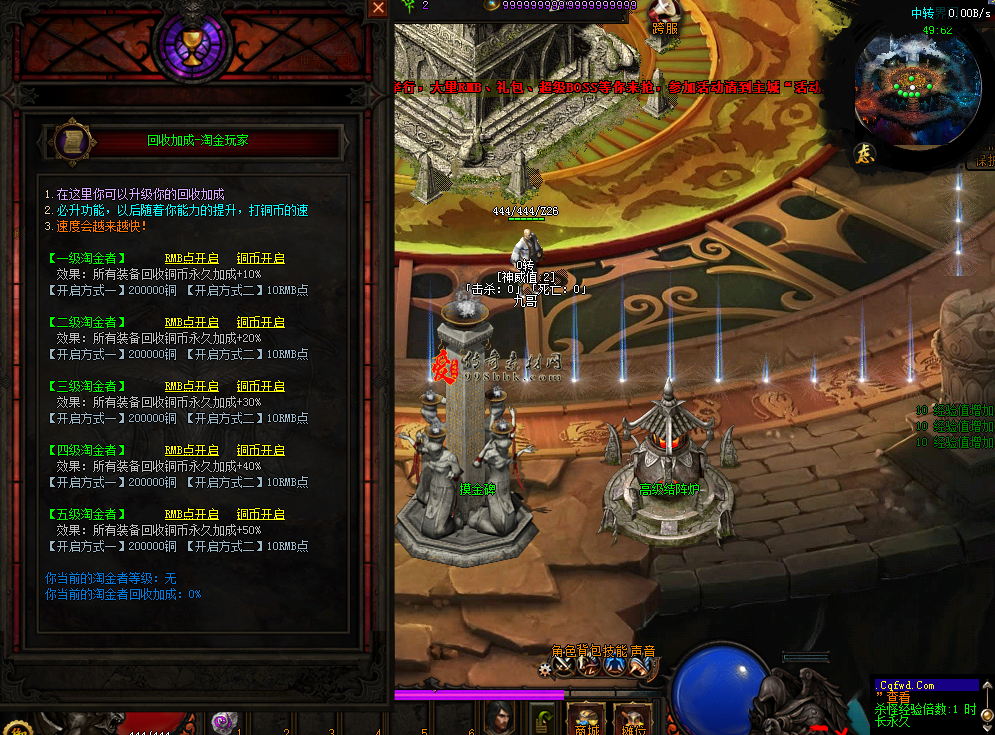Image resolution: width=995 pixels, height=735 pixels.
Task: Unlock 四级淘金者 with RMB点开启
Action: pos(191,450)
